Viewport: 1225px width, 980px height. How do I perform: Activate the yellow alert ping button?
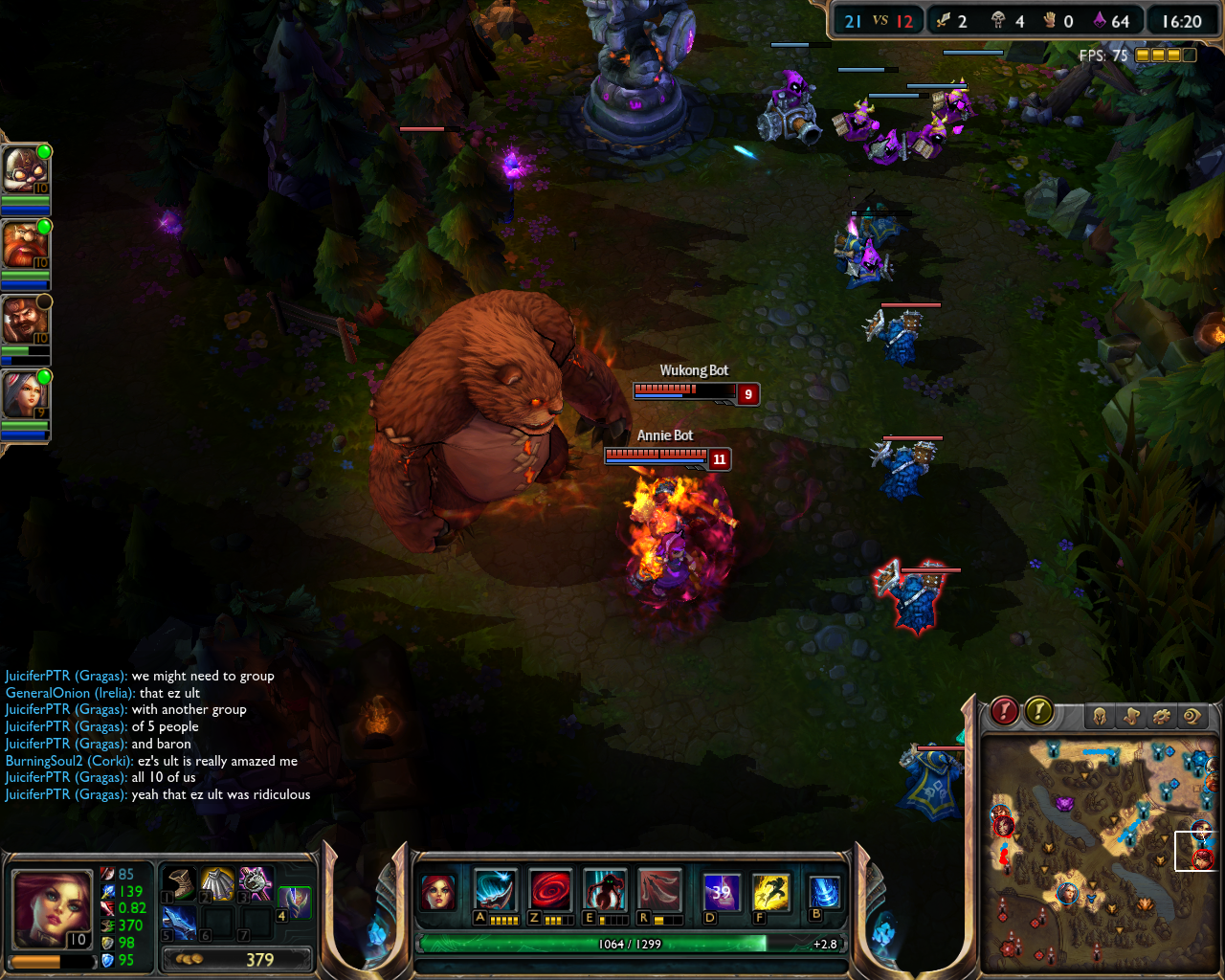1039,711
